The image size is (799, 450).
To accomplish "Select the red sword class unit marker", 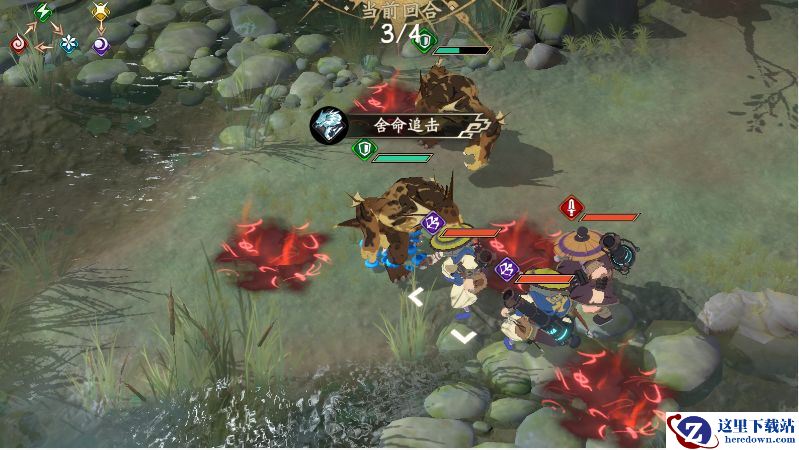I will (x=571, y=208).
